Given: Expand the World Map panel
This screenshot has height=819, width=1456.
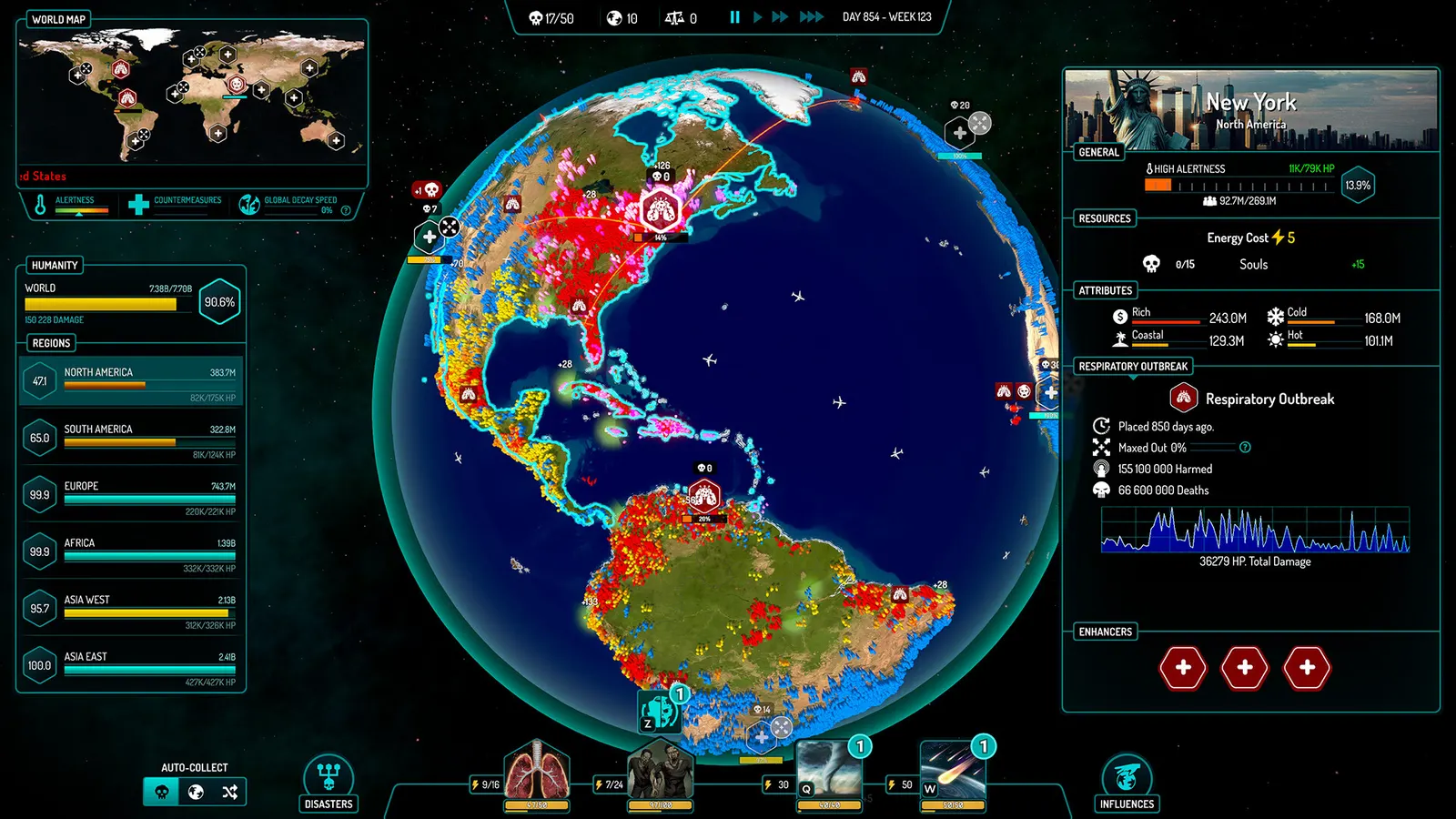Looking at the screenshot, I should (x=58, y=18).
